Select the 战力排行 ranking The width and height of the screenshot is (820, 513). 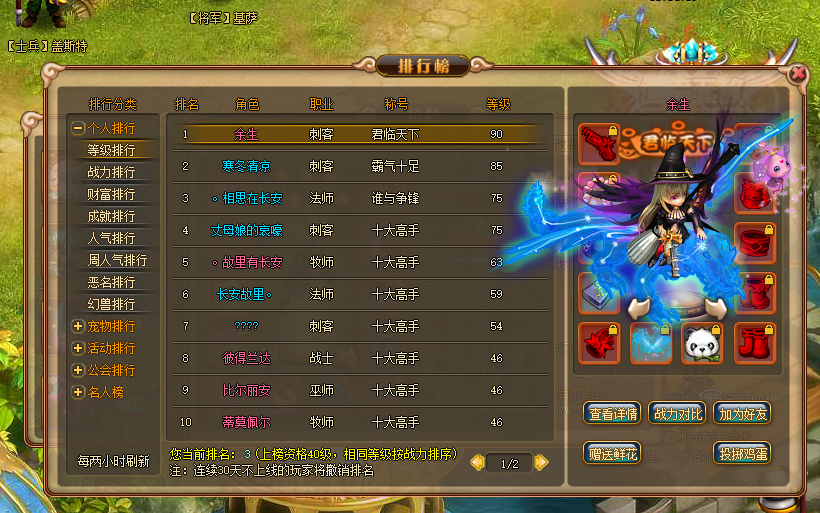pyautogui.click(x=111, y=172)
